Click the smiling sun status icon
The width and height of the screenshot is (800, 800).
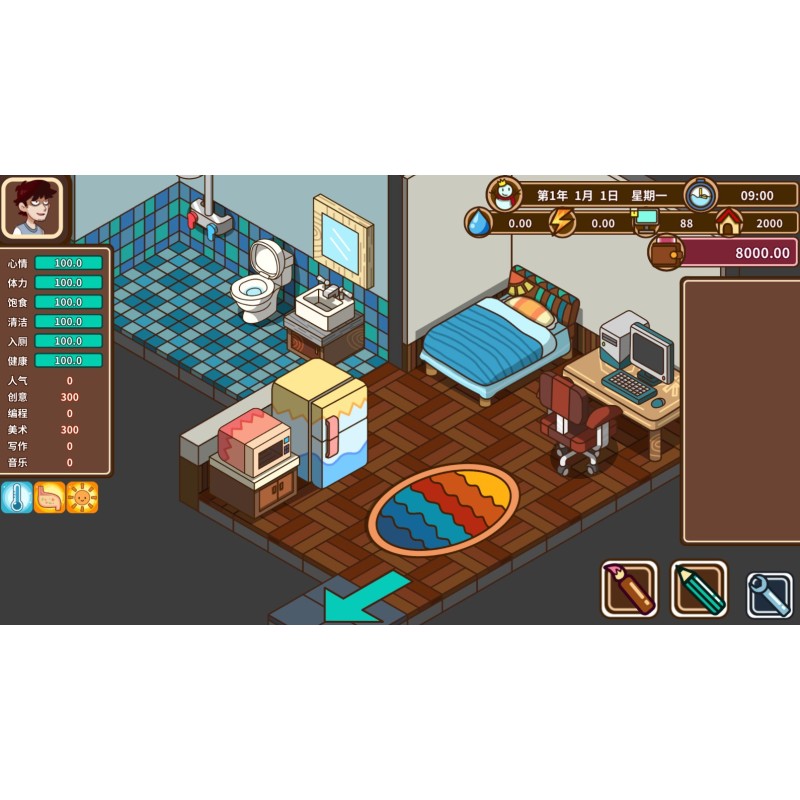(82, 497)
